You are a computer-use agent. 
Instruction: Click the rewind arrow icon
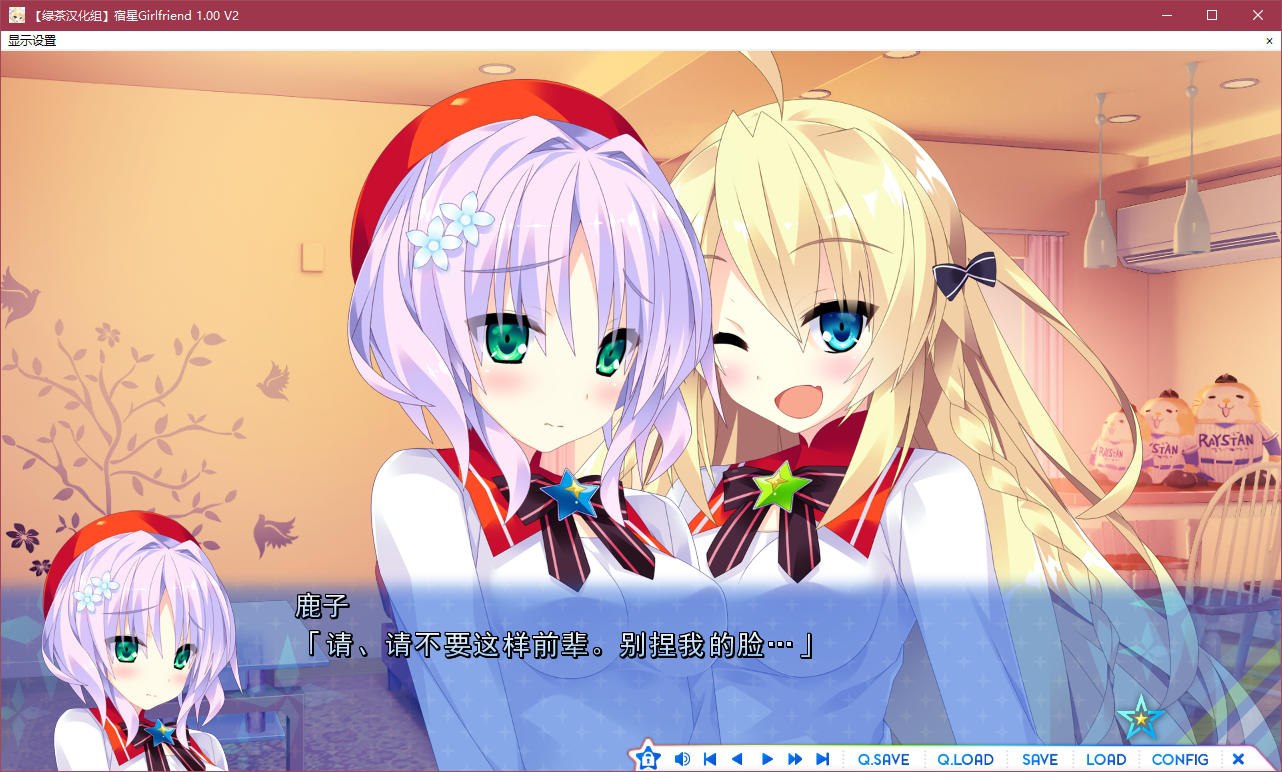(x=738, y=758)
